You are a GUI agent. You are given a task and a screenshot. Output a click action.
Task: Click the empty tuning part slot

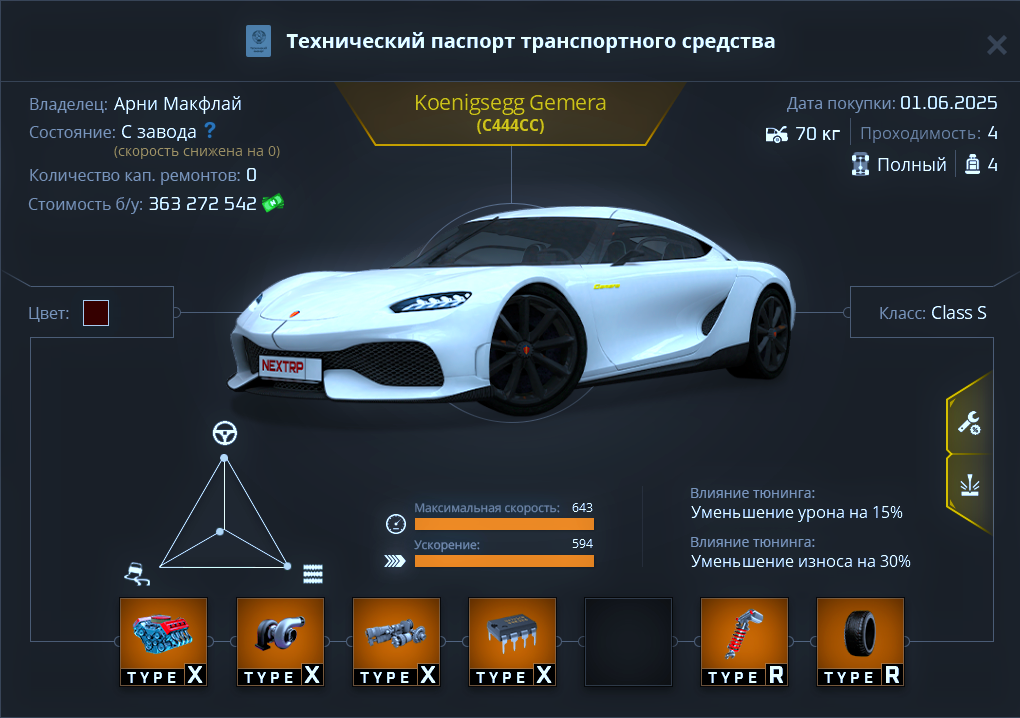[628, 641]
